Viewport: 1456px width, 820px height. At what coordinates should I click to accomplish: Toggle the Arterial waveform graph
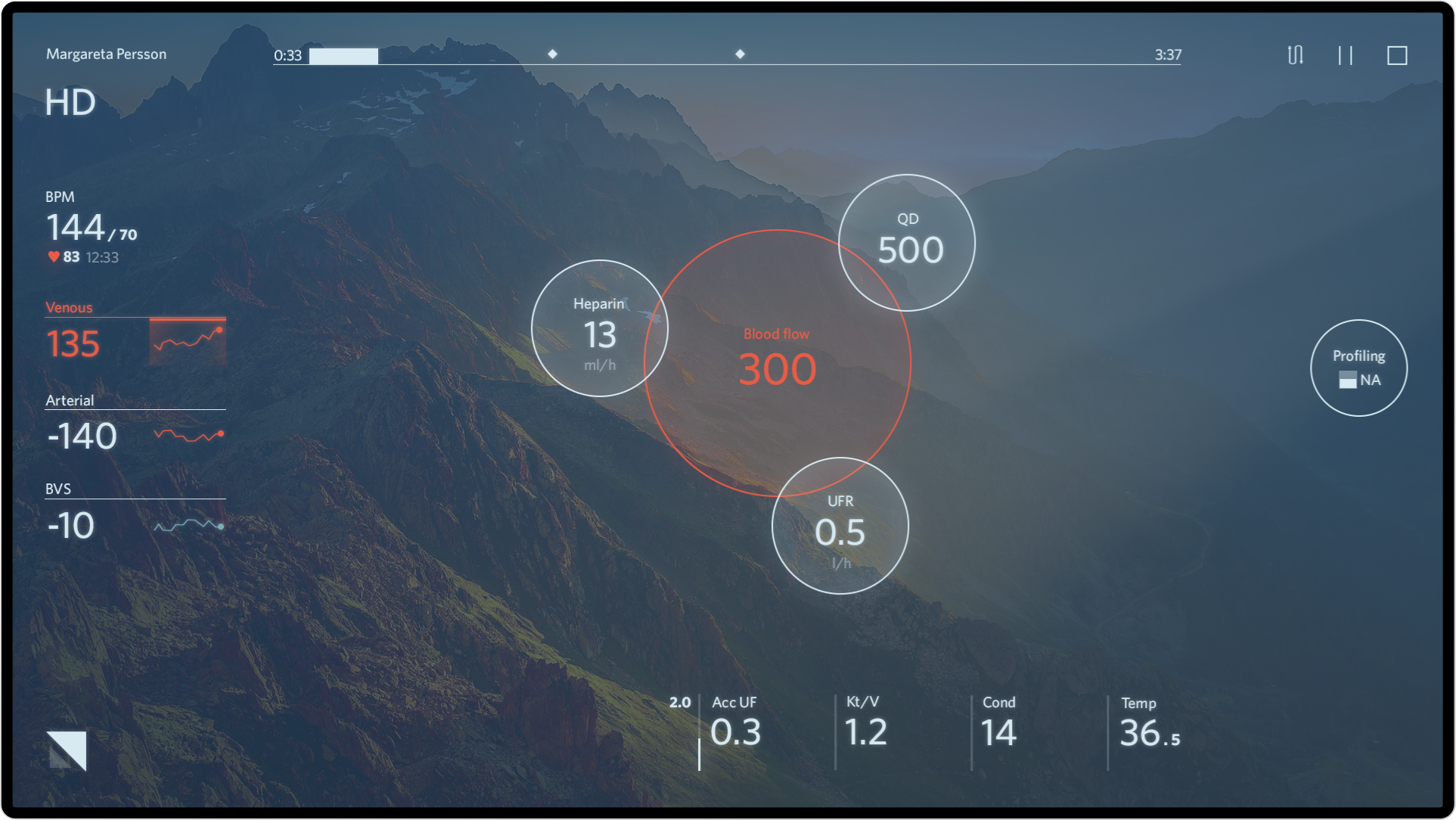[188, 434]
